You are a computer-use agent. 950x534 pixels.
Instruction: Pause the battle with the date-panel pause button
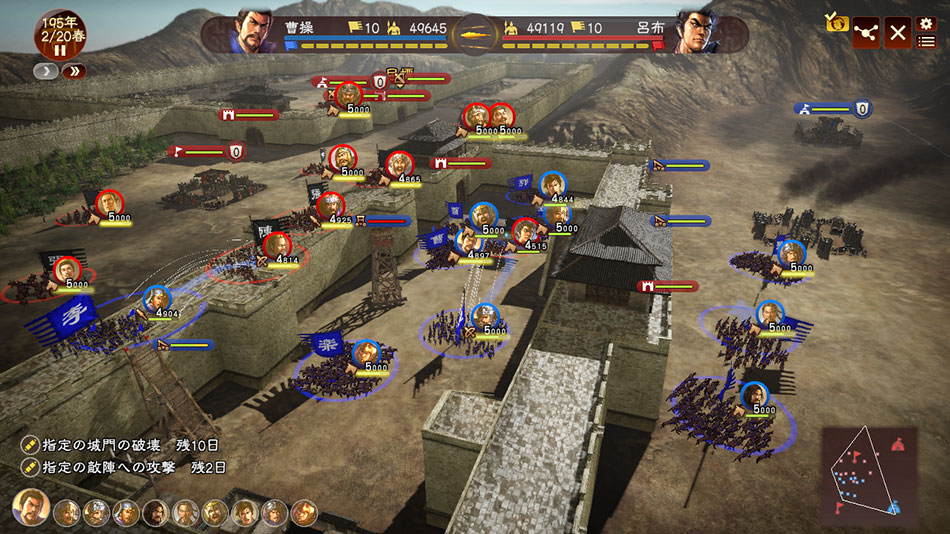coord(59,50)
